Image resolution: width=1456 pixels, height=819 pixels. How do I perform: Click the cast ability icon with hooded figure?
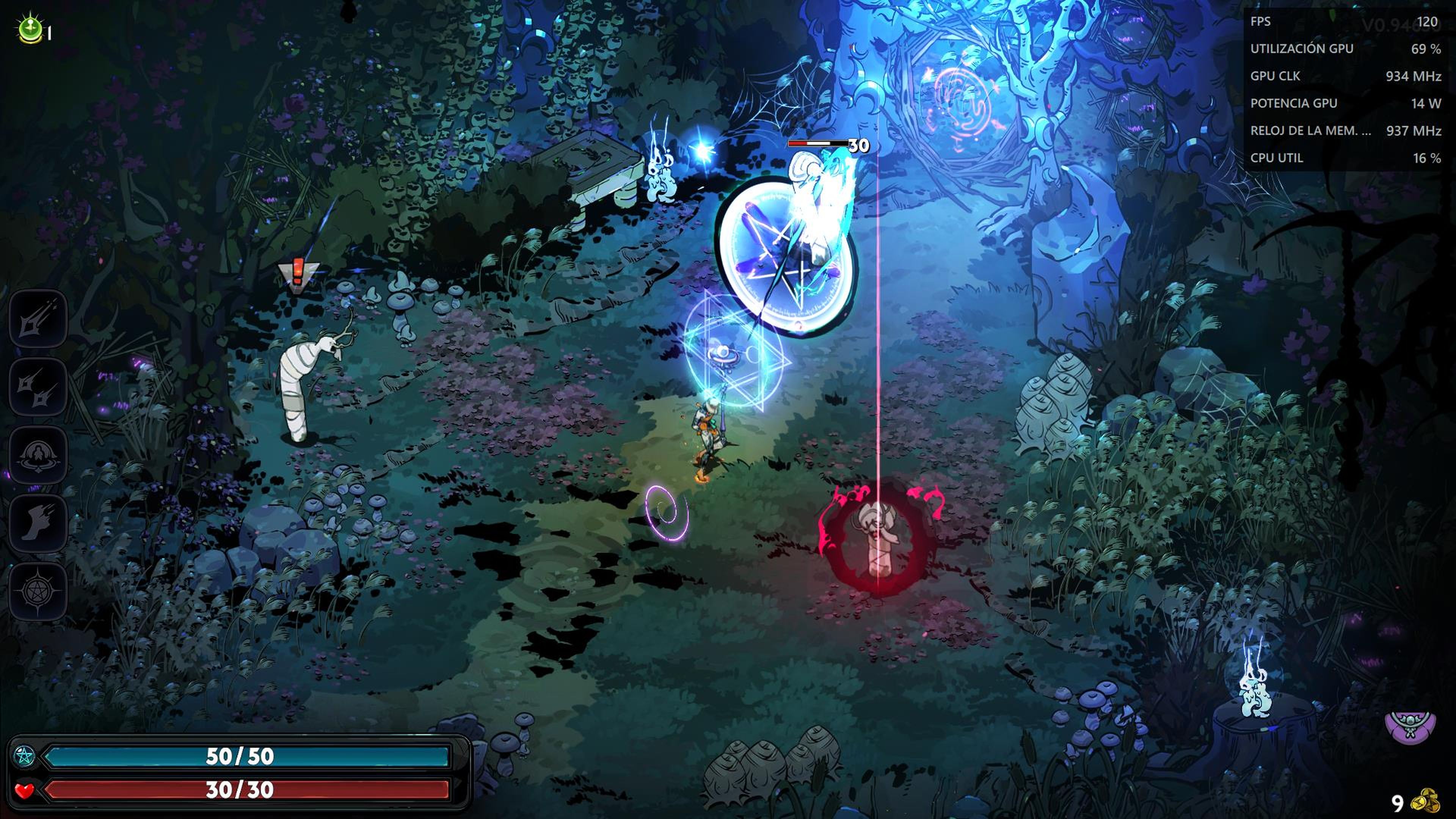[x=38, y=455]
